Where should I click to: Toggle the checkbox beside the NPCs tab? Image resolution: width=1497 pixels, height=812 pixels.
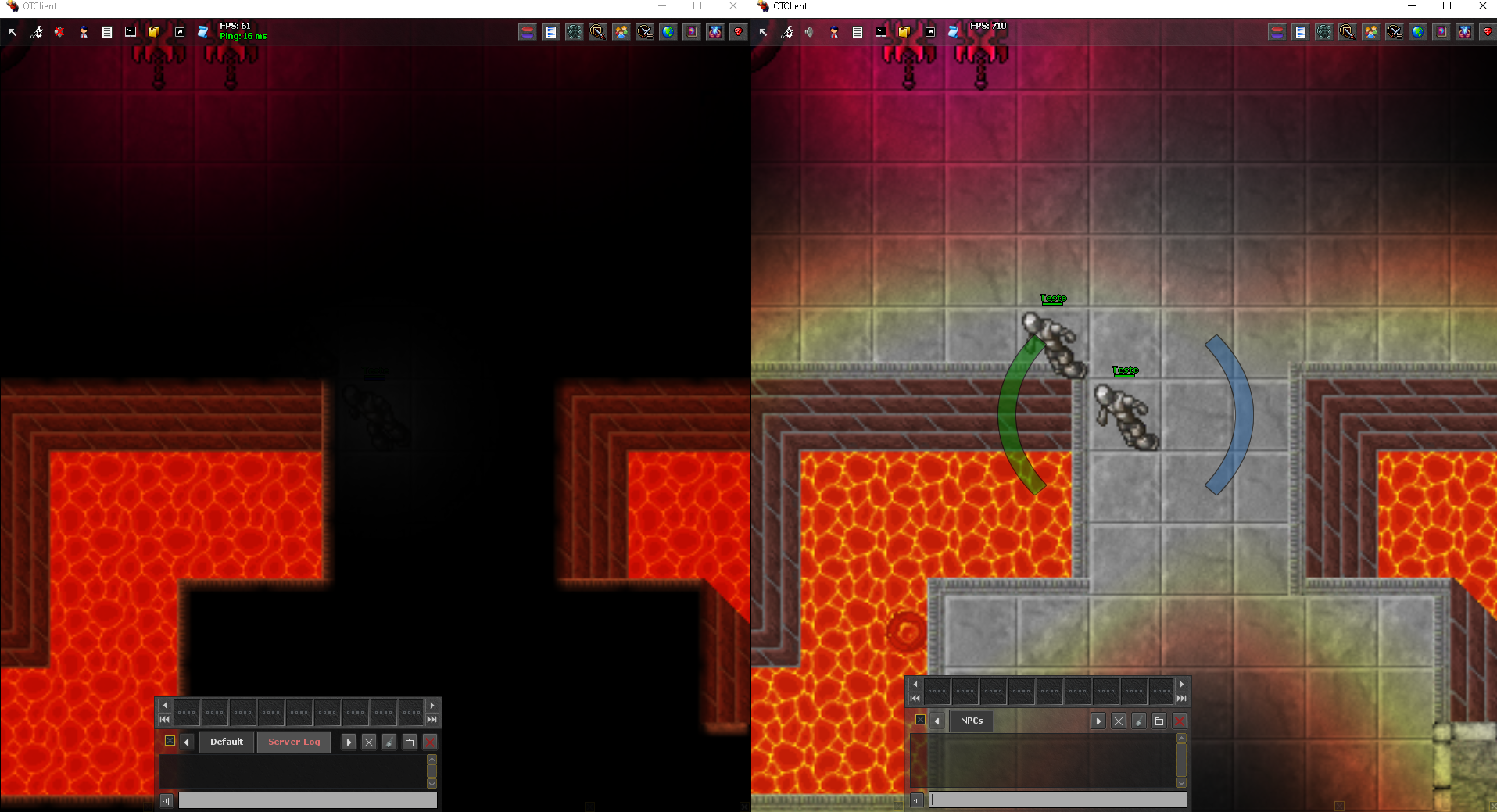coord(920,721)
